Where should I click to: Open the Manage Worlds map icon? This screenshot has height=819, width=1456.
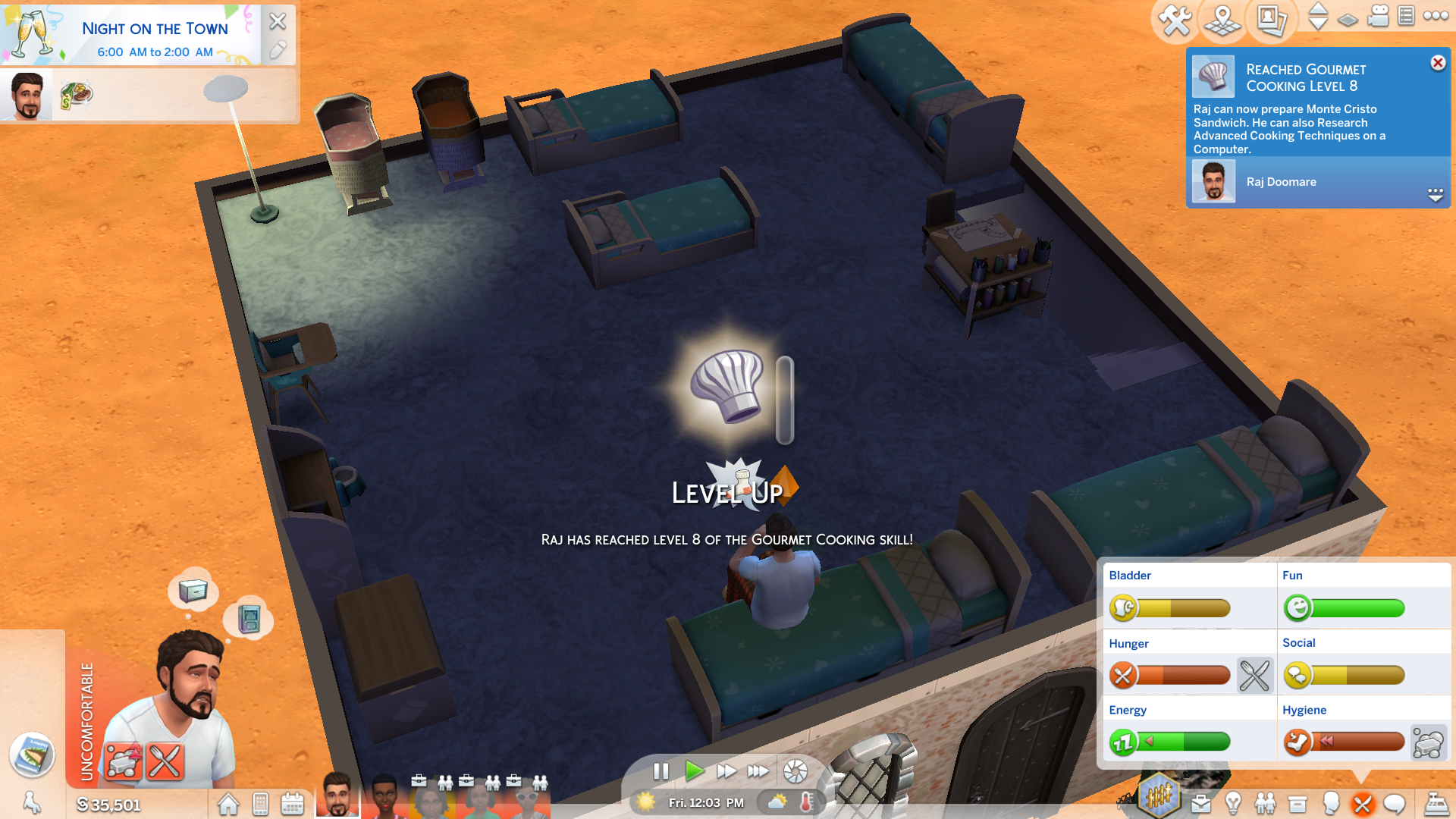coord(1222,20)
